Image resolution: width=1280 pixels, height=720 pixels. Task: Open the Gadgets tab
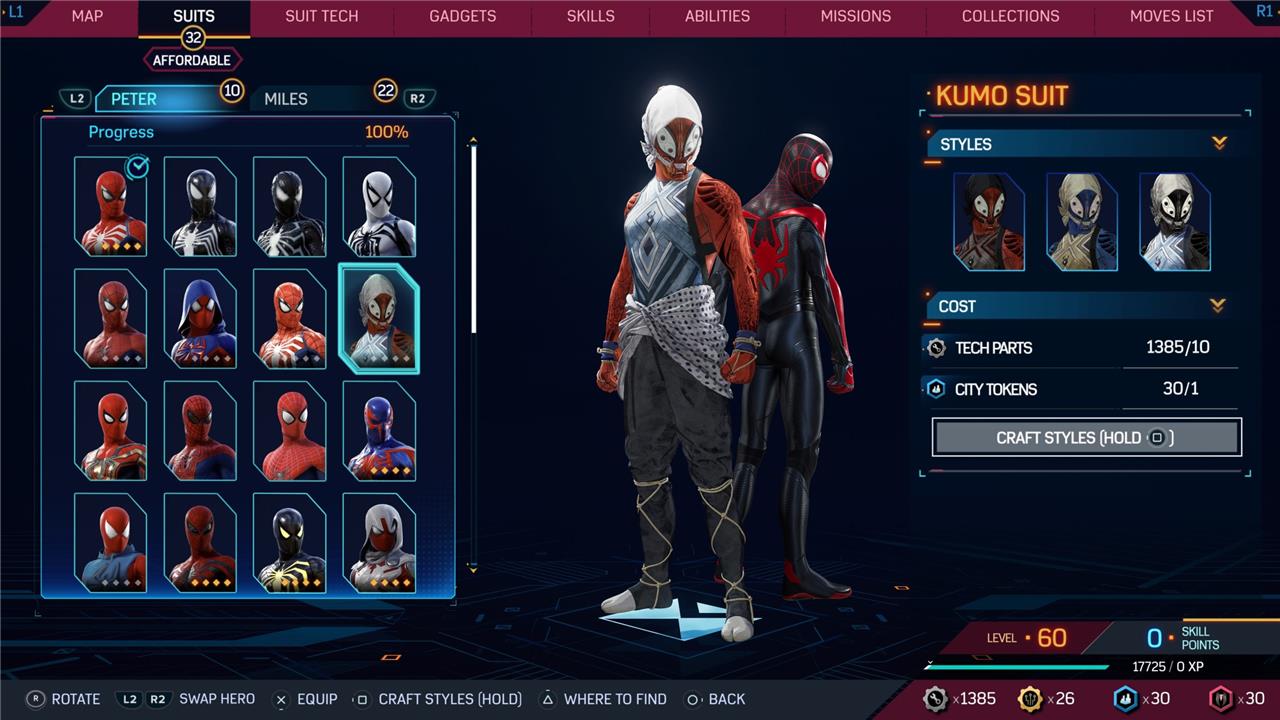pyautogui.click(x=462, y=16)
